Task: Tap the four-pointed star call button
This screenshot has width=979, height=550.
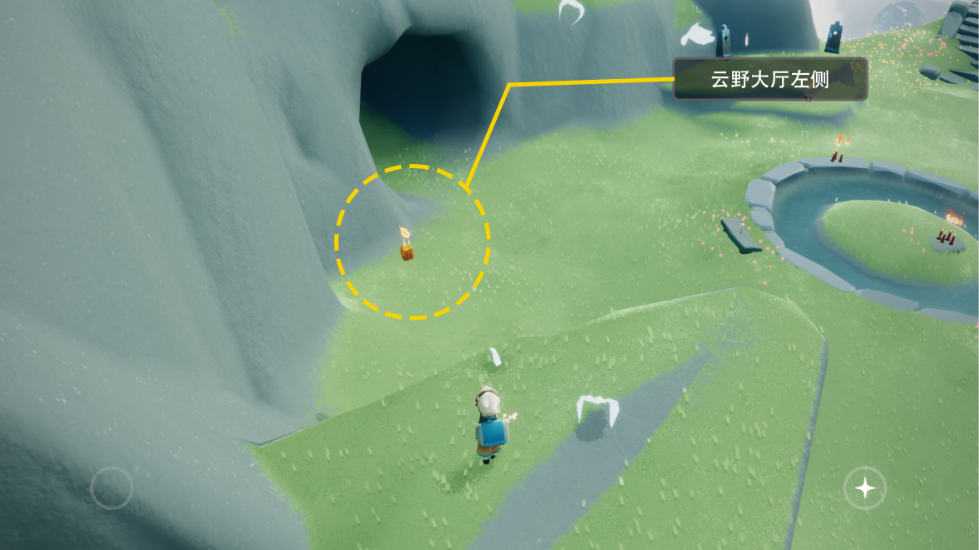Action: click(864, 488)
